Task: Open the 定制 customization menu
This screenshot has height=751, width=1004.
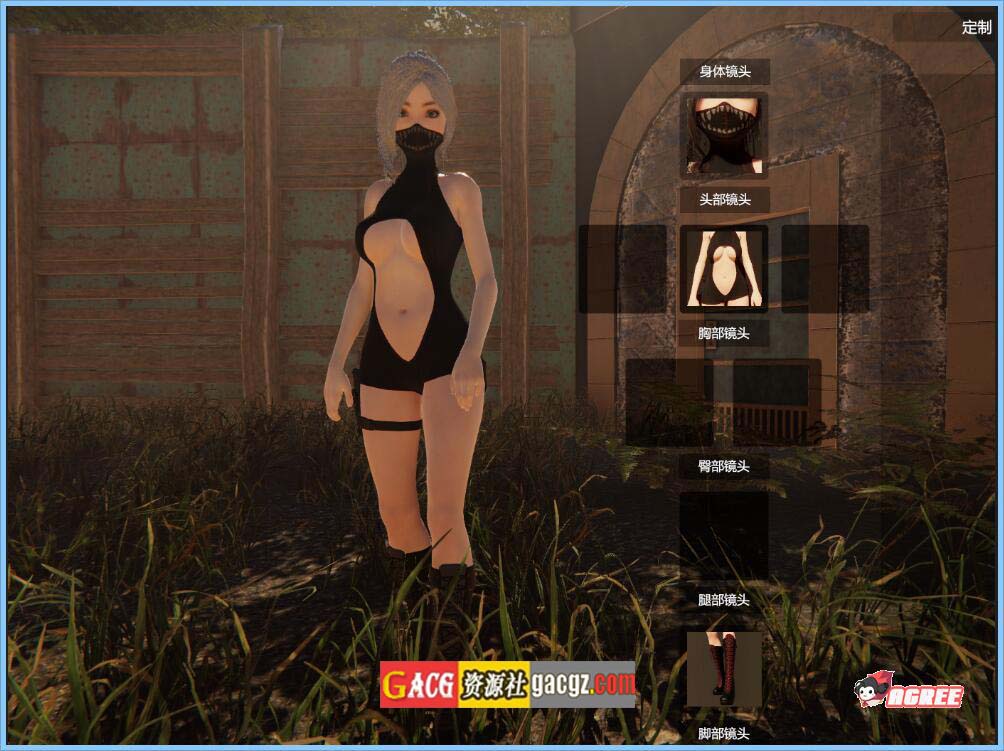Action: [975, 27]
